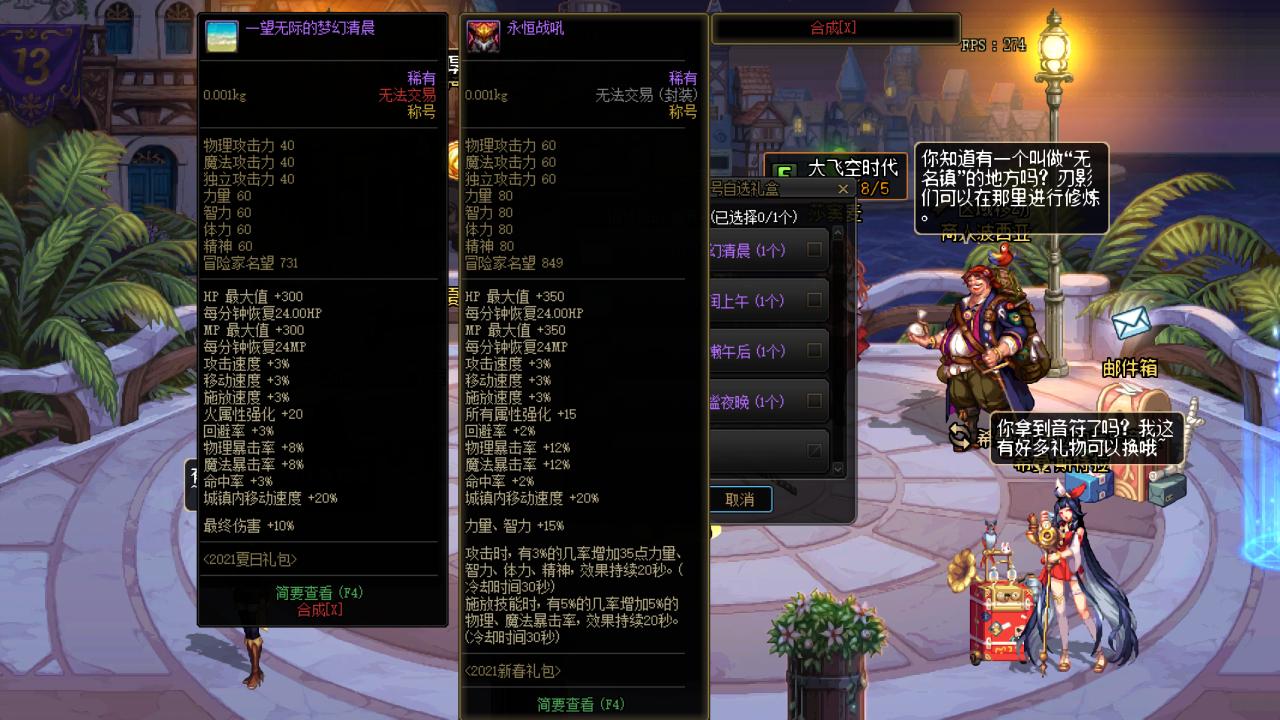The image size is (1280, 720).
Task: Close the 自选礼盒 dialog with its X
Action: [x=842, y=189]
